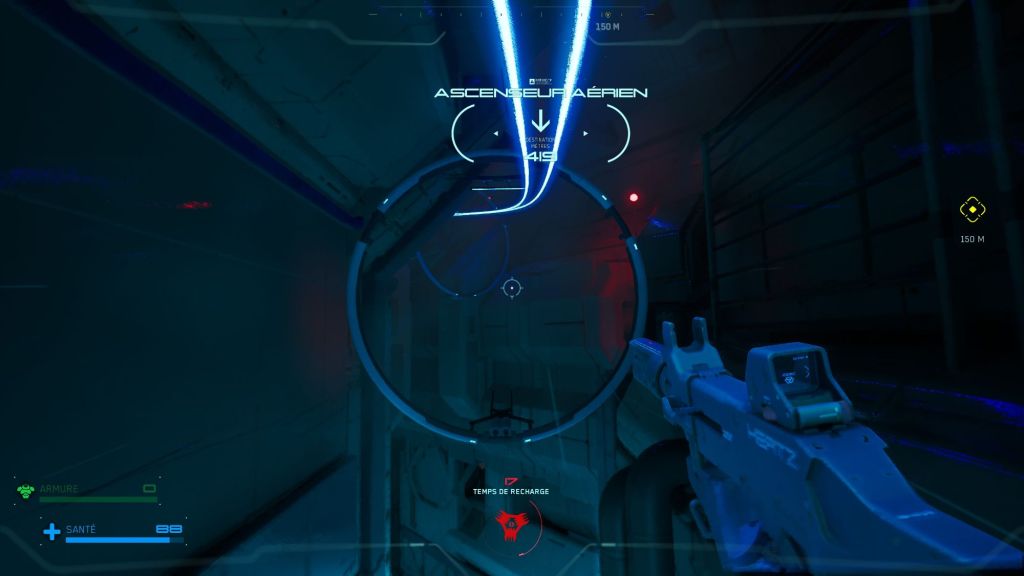This screenshot has width=1024, height=576.
Task: Click the green Armure icon
Action: tap(26, 490)
